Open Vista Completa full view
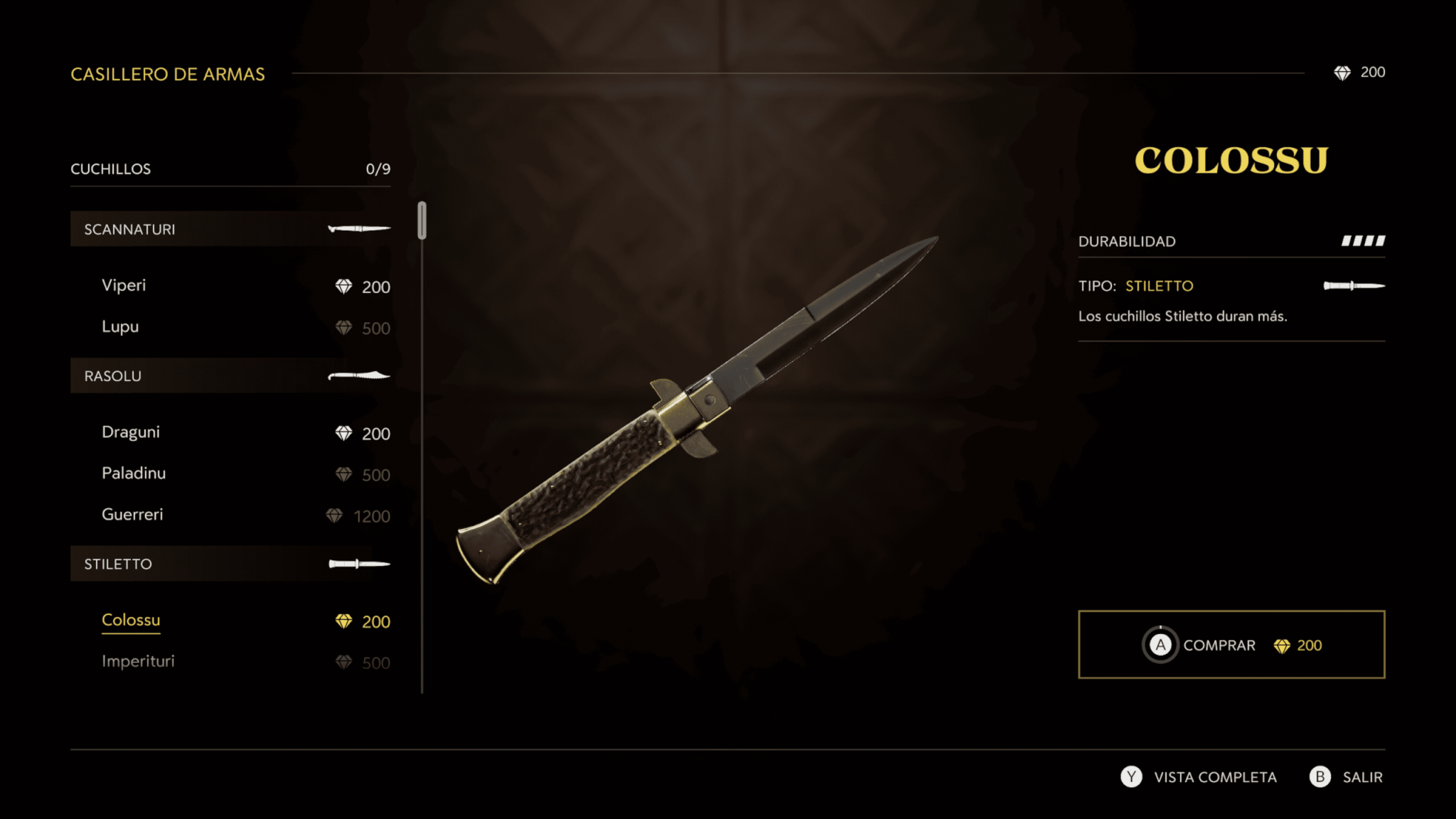This screenshot has width=1456, height=819. pyautogui.click(x=1200, y=777)
